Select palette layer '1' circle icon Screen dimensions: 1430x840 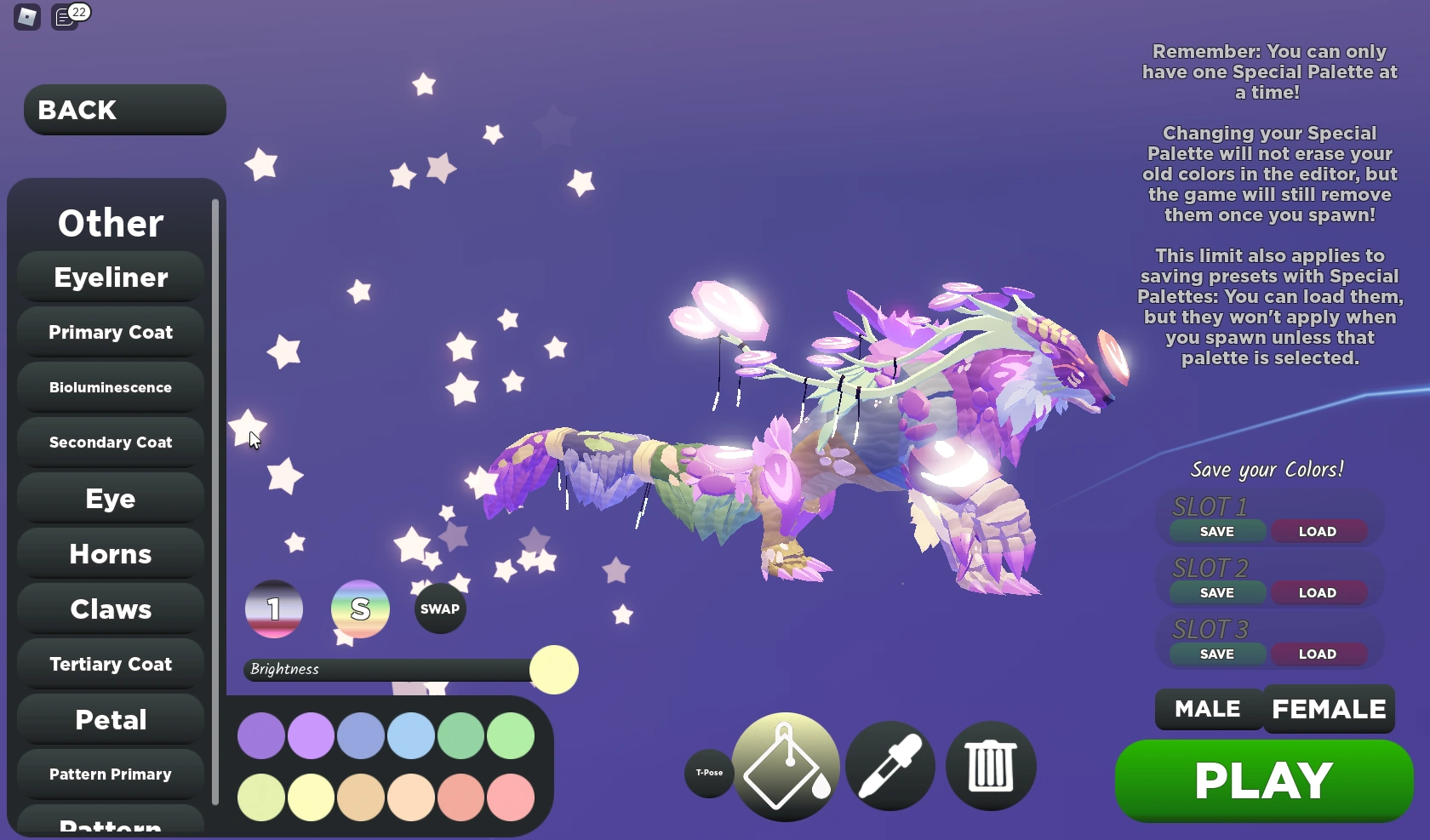coord(273,608)
